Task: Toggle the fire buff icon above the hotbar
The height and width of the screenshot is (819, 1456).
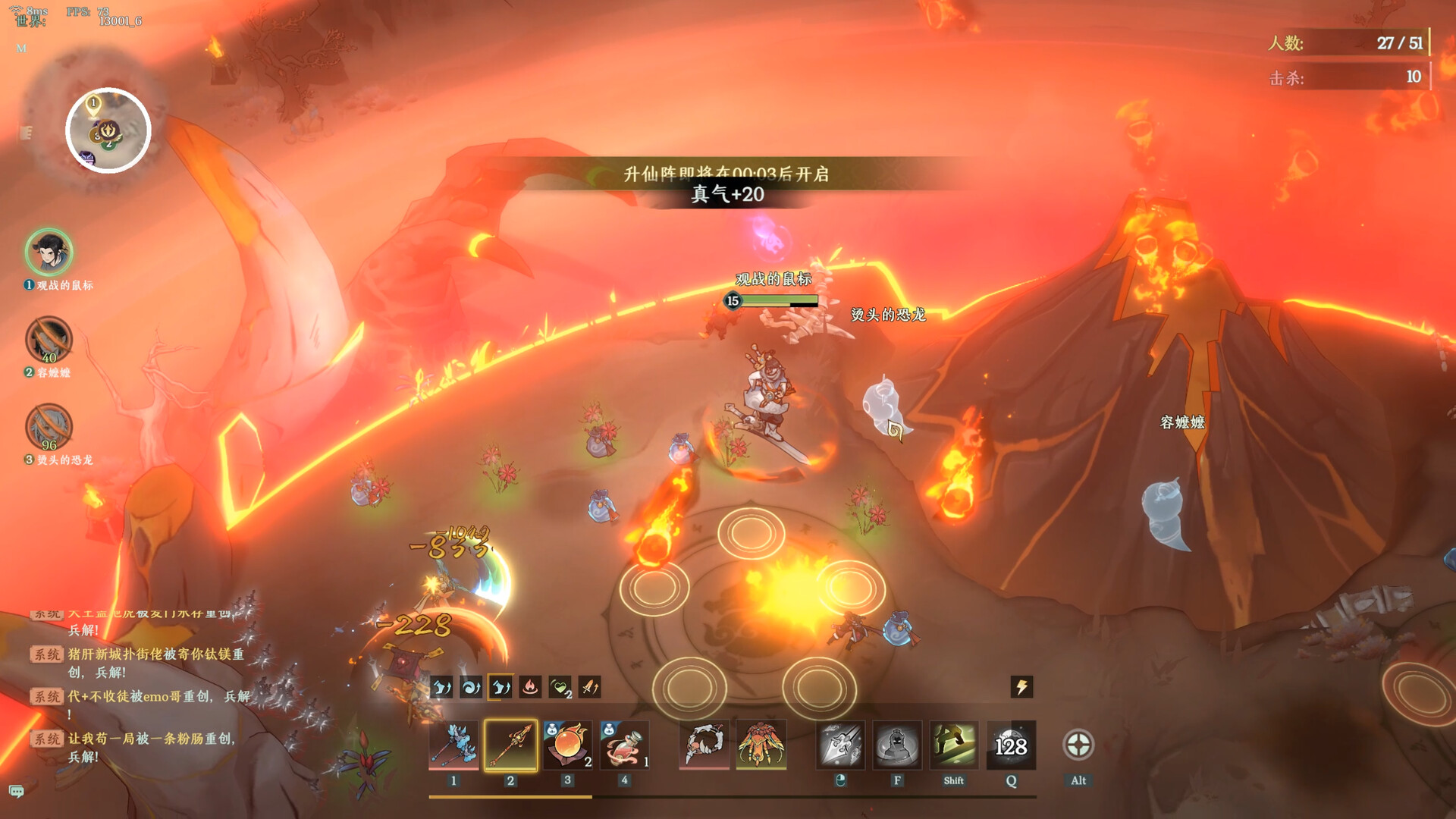Action: [x=531, y=687]
